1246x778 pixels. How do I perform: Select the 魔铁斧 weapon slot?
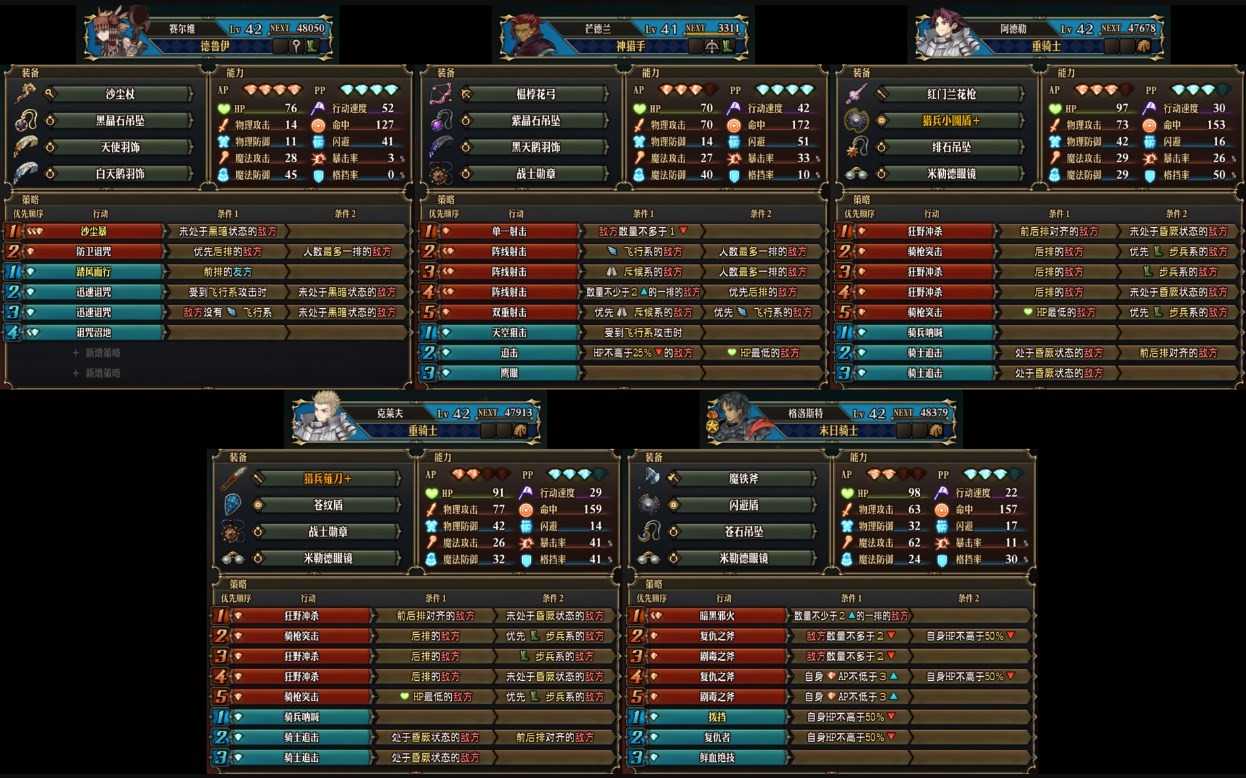[x=743, y=479]
